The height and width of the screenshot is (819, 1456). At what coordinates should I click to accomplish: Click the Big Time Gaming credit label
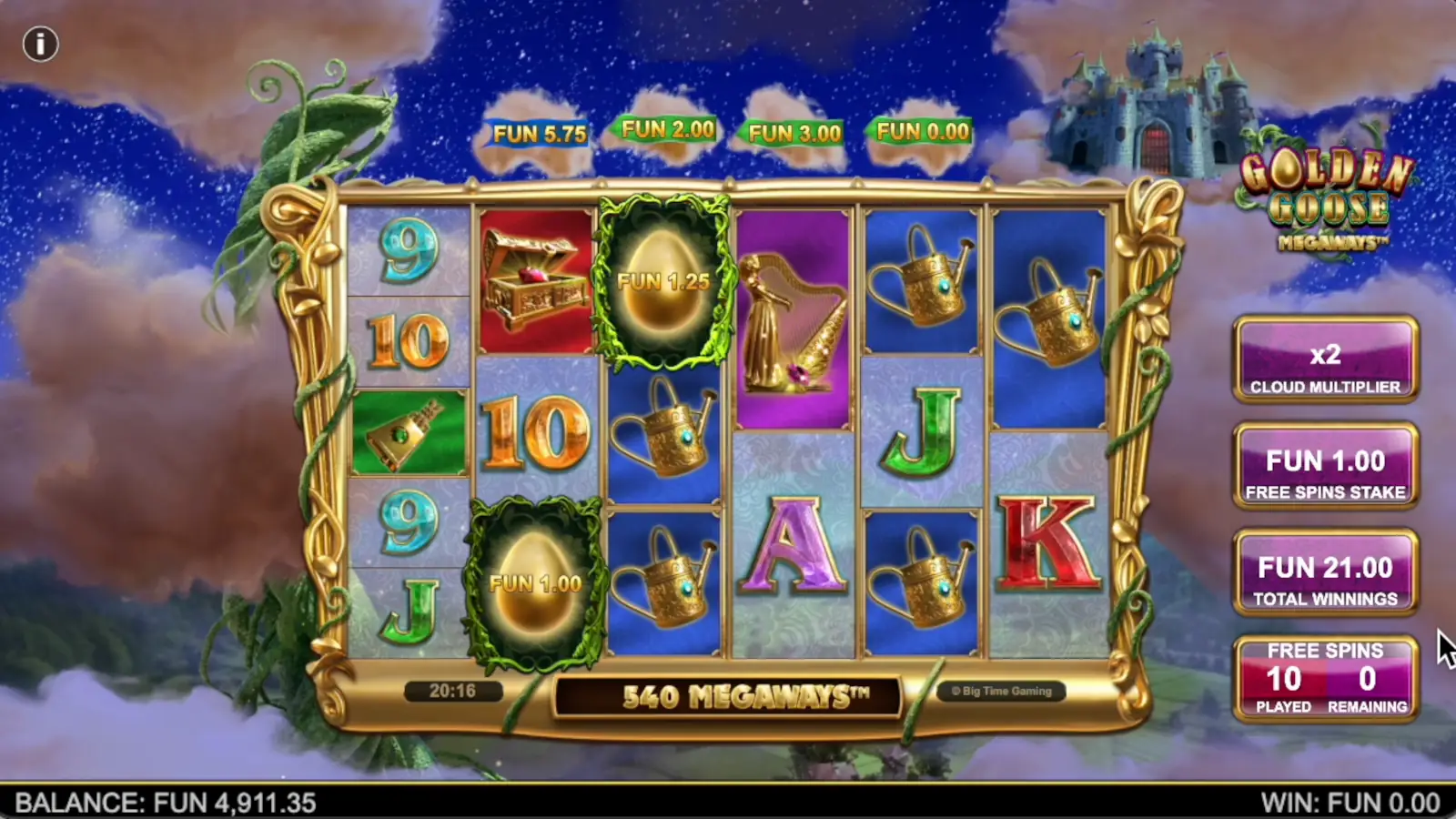click(x=1001, y=691)
